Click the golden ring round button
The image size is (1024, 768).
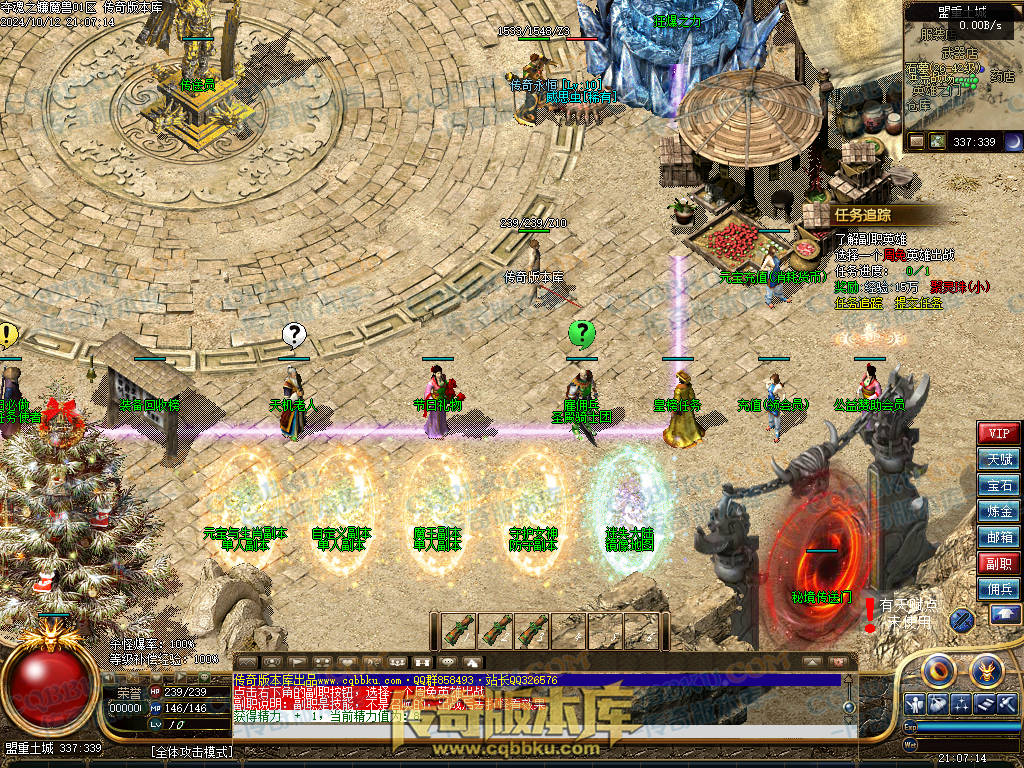click(940, 669)
